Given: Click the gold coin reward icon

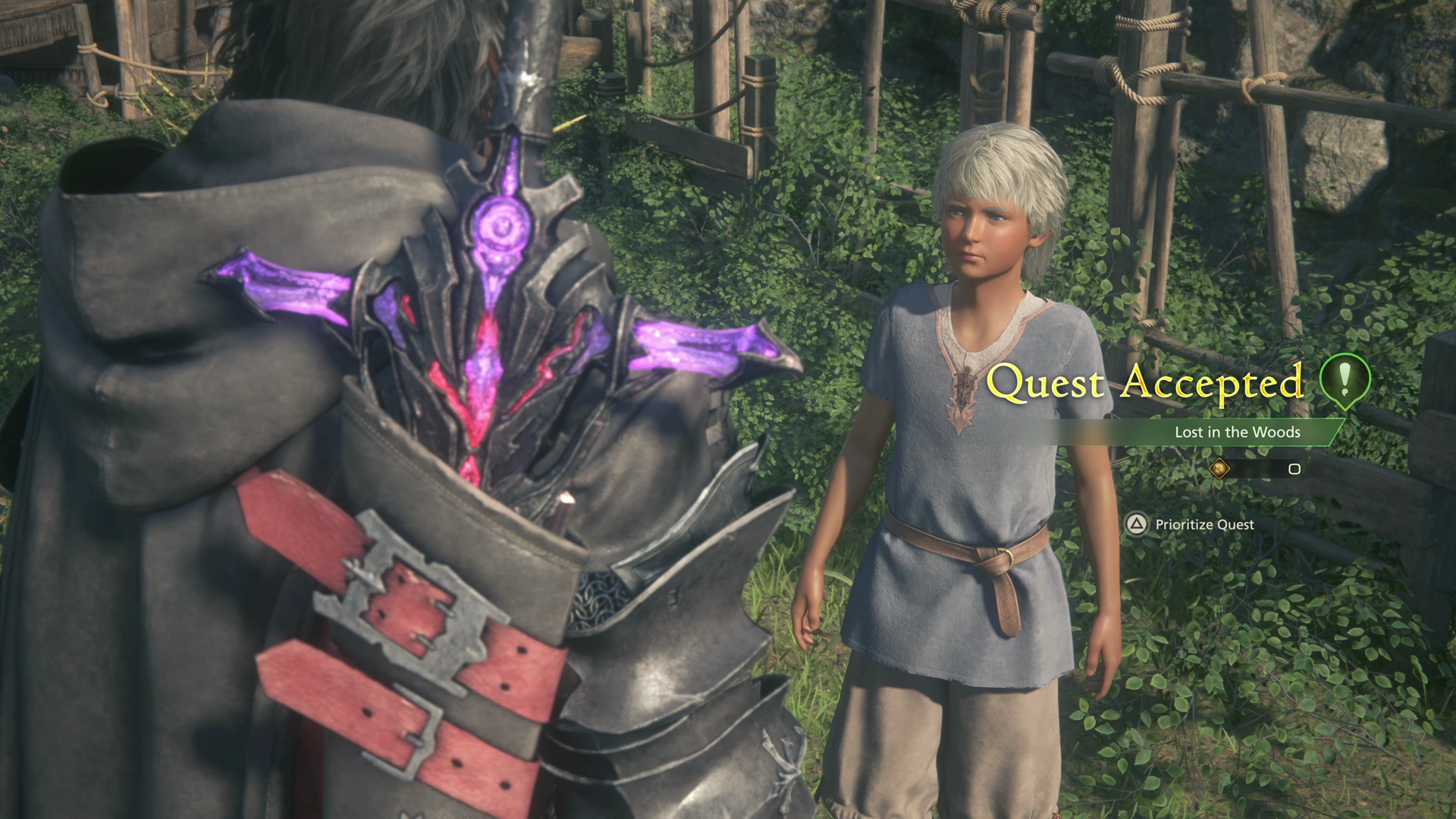Looking at the screenshot, I should pyautogui.click(x=1219, y=469).
